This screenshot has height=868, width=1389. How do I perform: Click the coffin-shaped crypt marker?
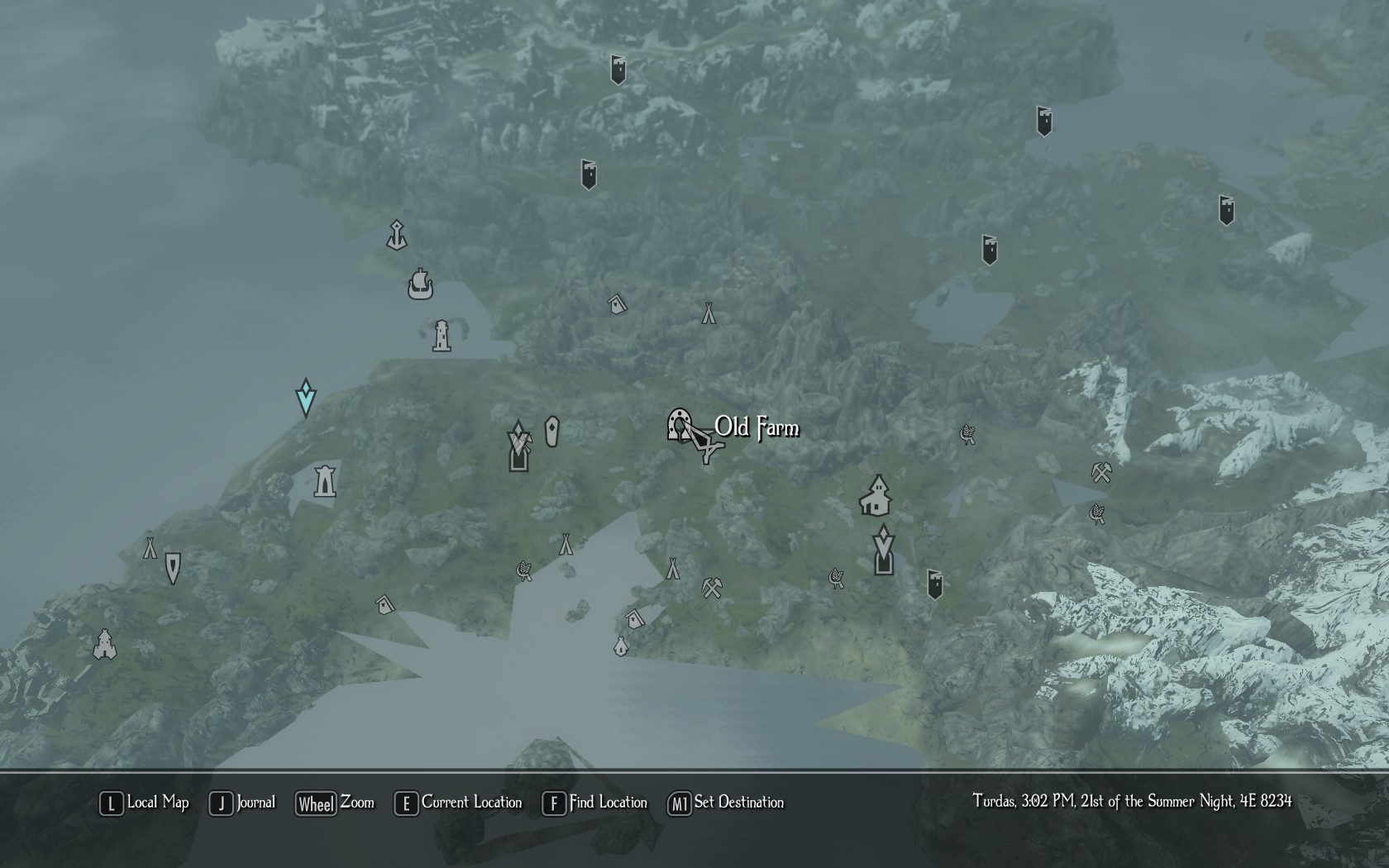(551, 432)
